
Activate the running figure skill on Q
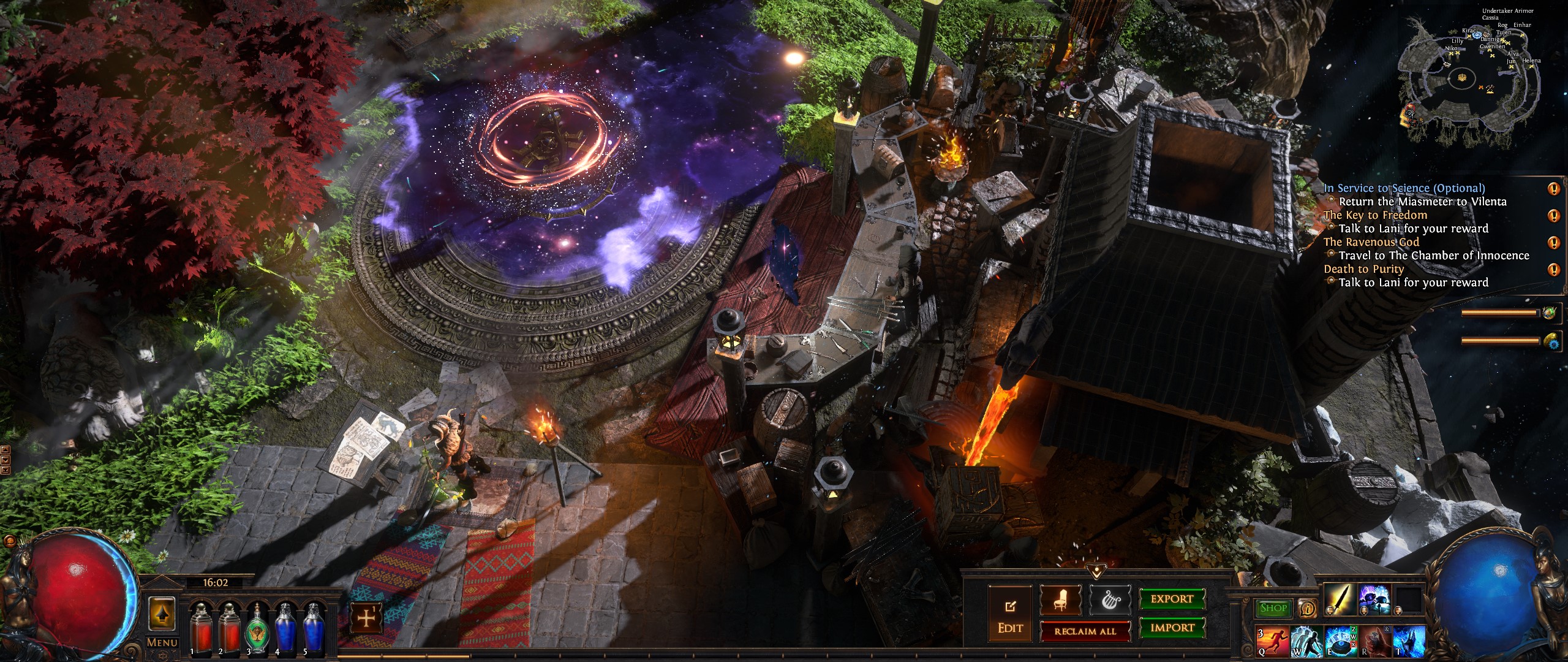tap(1272, 642)
